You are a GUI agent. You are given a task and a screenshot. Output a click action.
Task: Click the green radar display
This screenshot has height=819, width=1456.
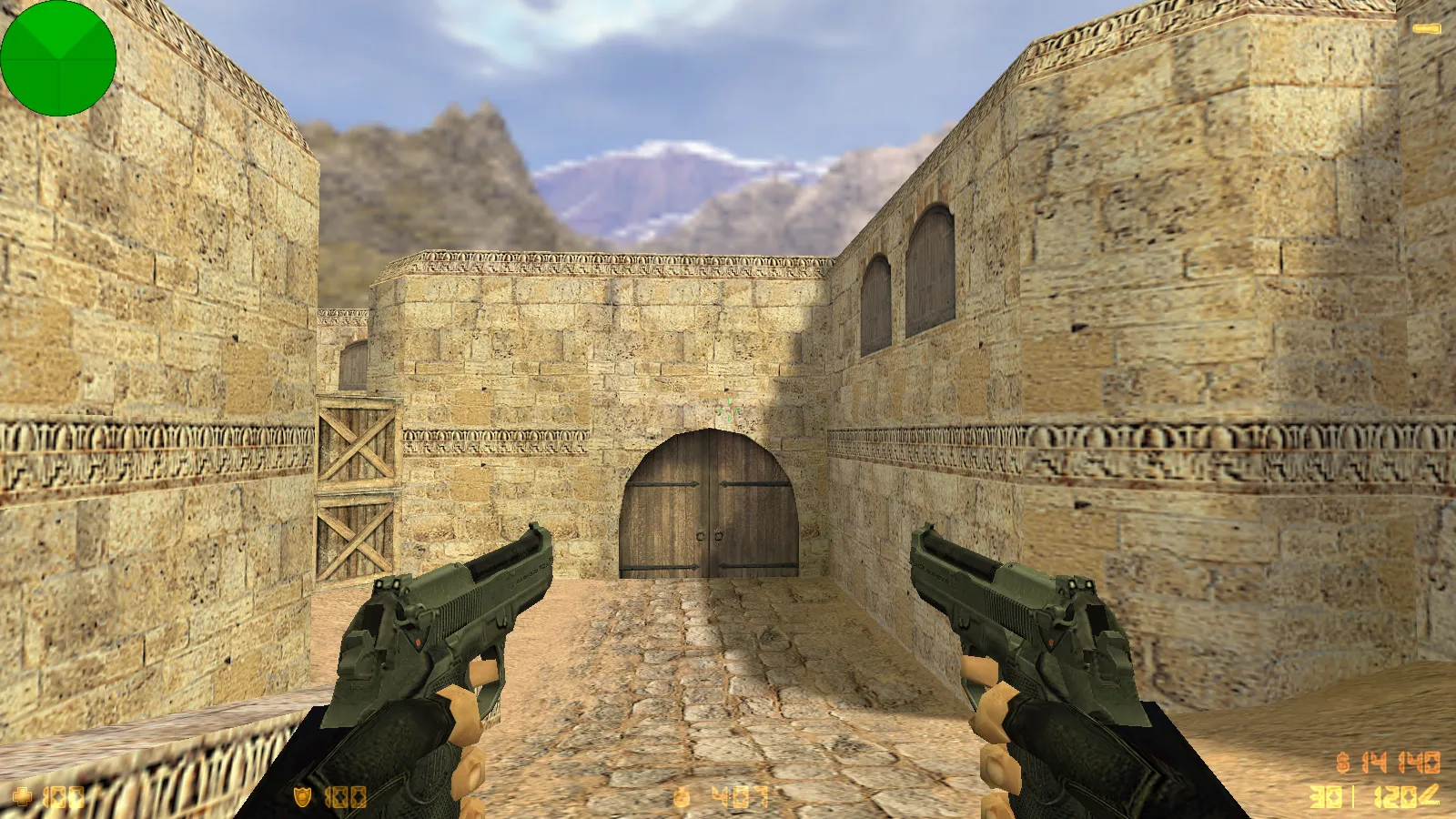(59, 59)
